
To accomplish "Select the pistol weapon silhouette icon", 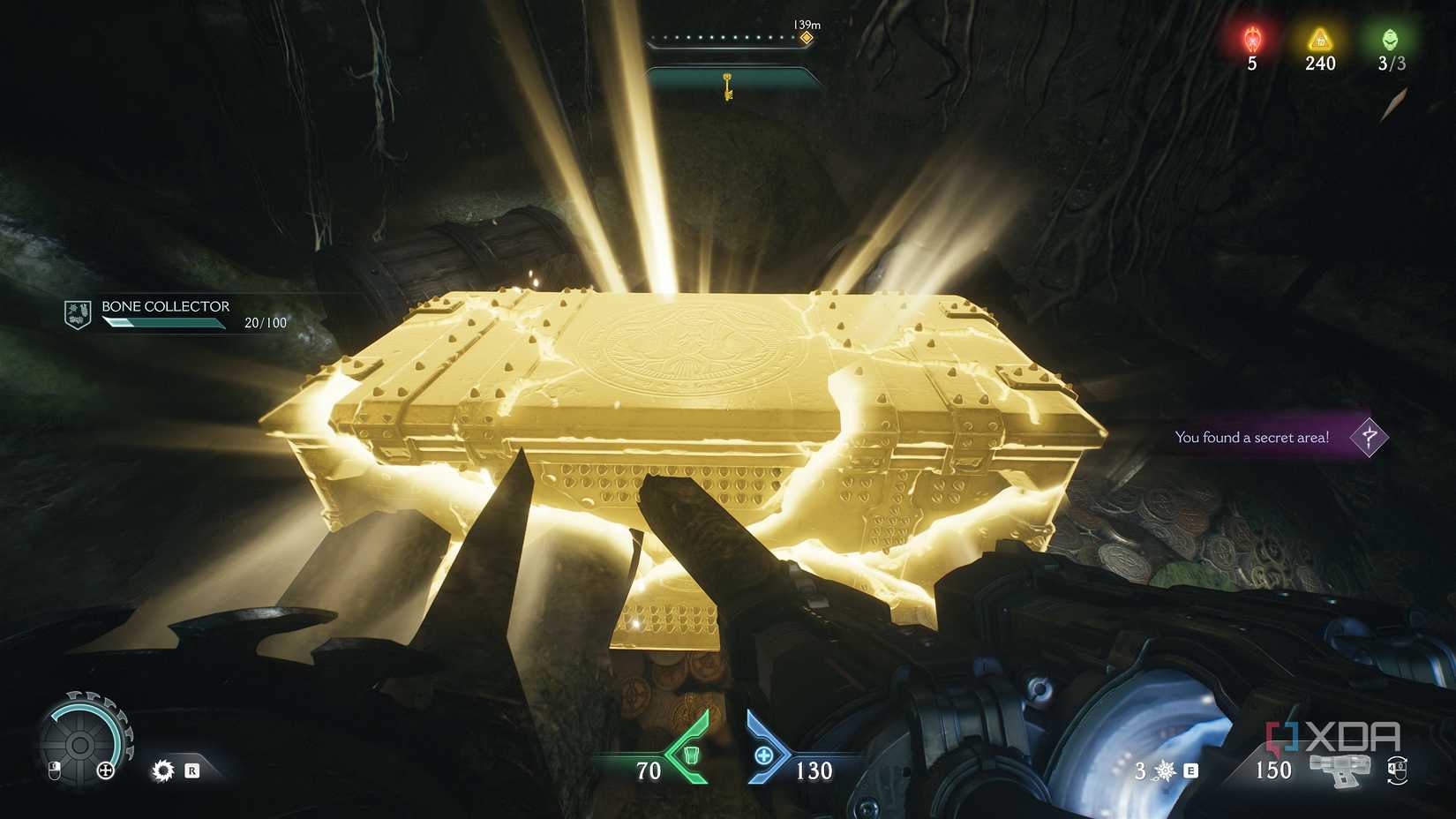I will point(1340,770).
